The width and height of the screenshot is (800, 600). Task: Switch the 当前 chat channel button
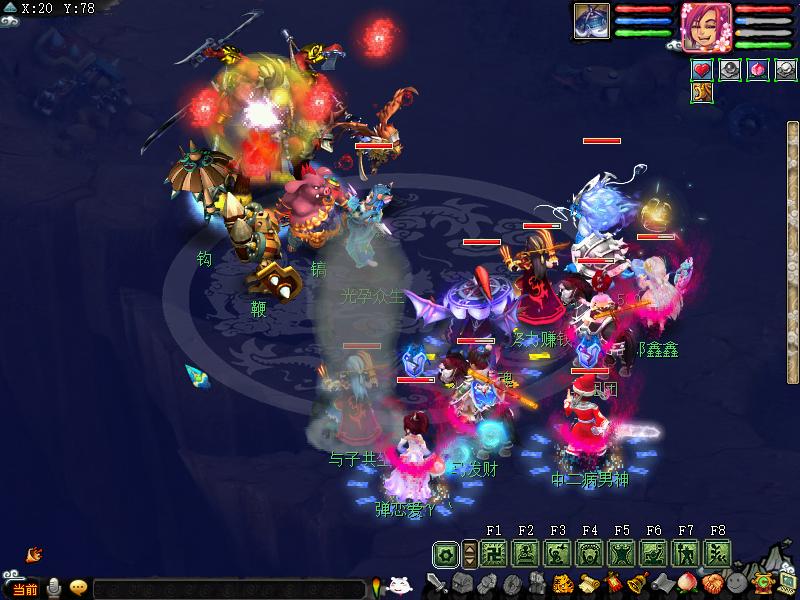pos(25,589)
